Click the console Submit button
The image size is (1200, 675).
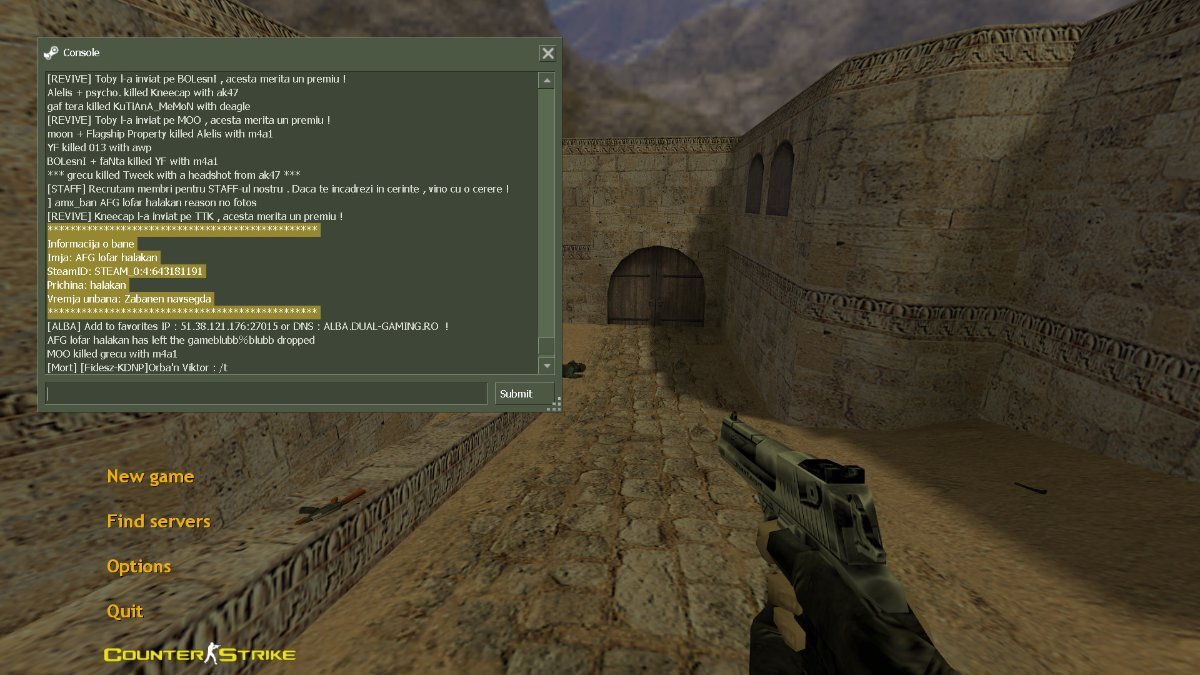pyautogui.click(x=524, y=393)
